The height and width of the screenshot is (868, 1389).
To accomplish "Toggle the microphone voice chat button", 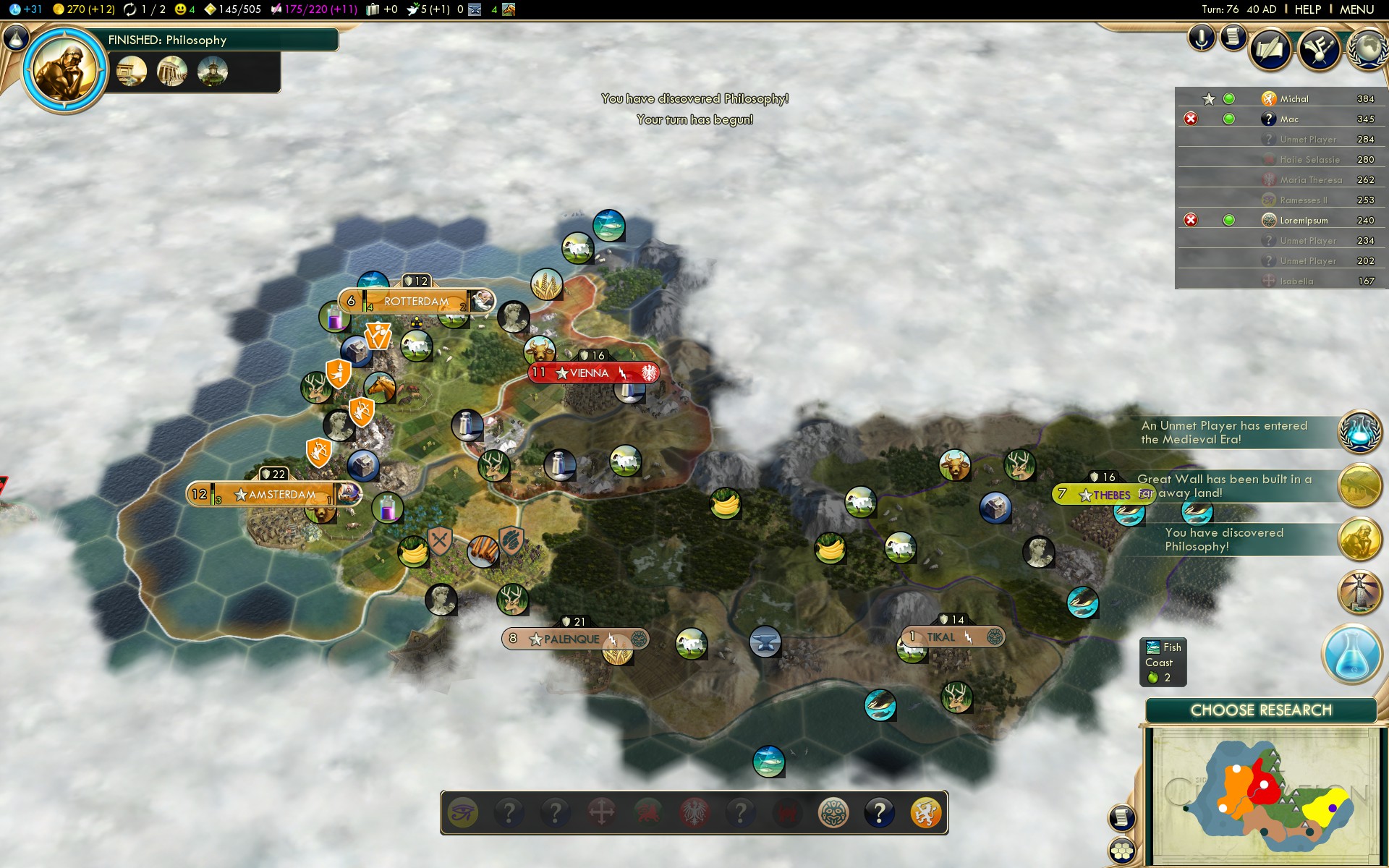I will [1201, 38].
